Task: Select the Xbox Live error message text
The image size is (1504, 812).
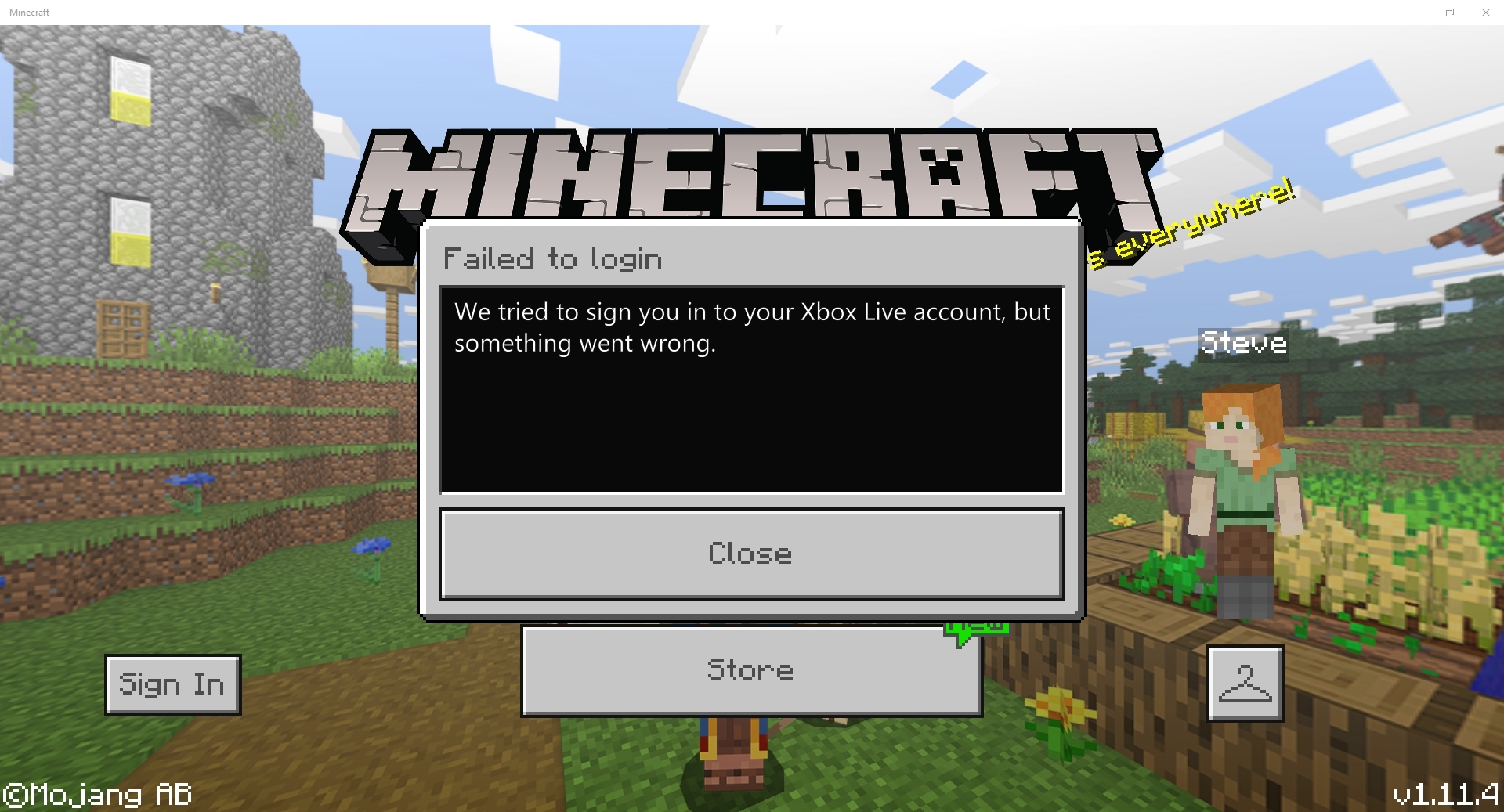Action: pos(752,327)
